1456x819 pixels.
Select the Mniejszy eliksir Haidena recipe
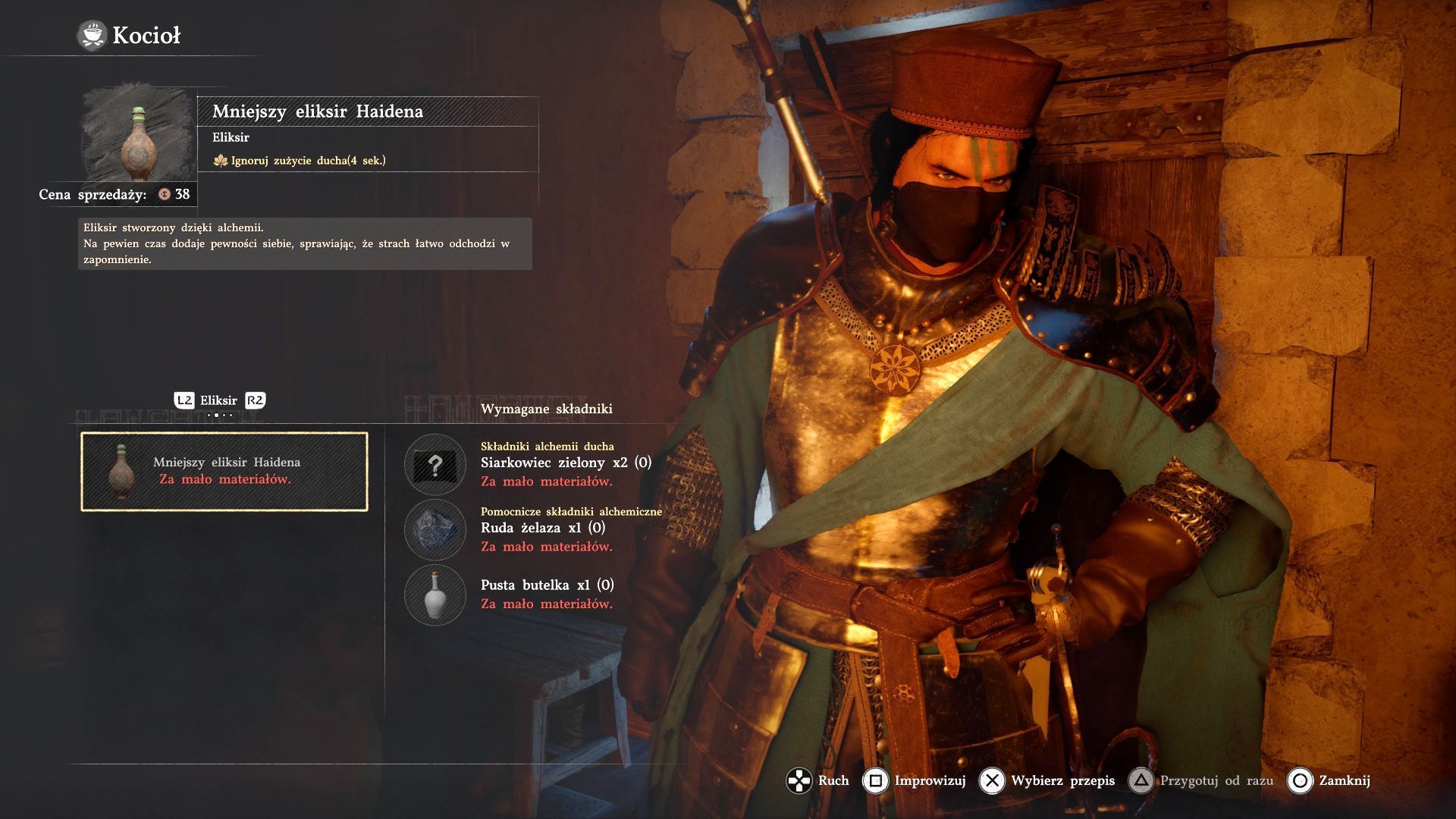pos(224,471)
